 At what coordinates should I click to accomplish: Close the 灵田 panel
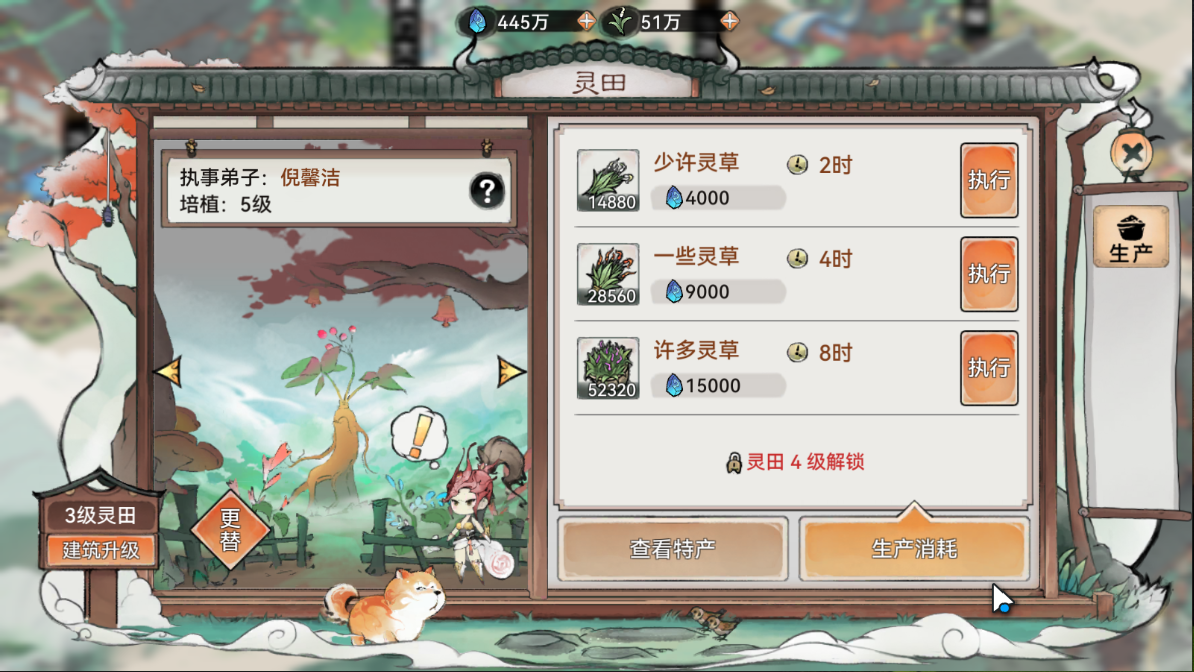tap(1132, 153)
